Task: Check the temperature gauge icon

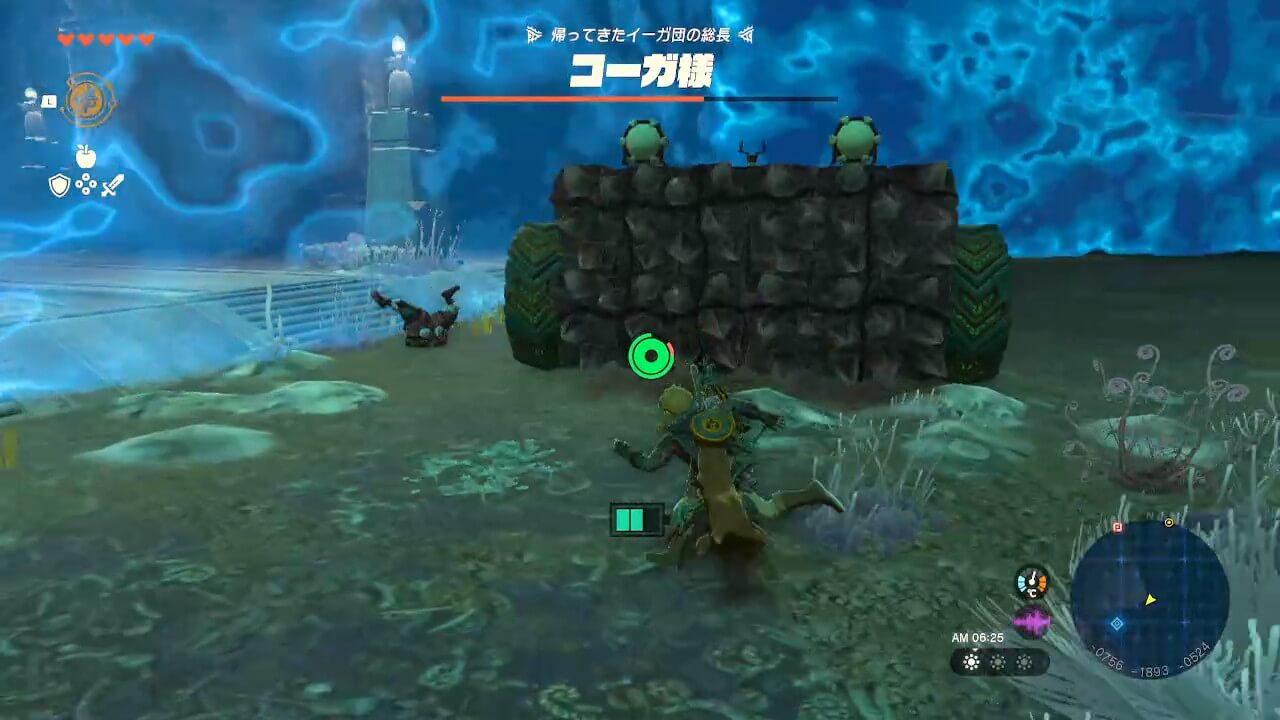Action: click(1031, 582)
